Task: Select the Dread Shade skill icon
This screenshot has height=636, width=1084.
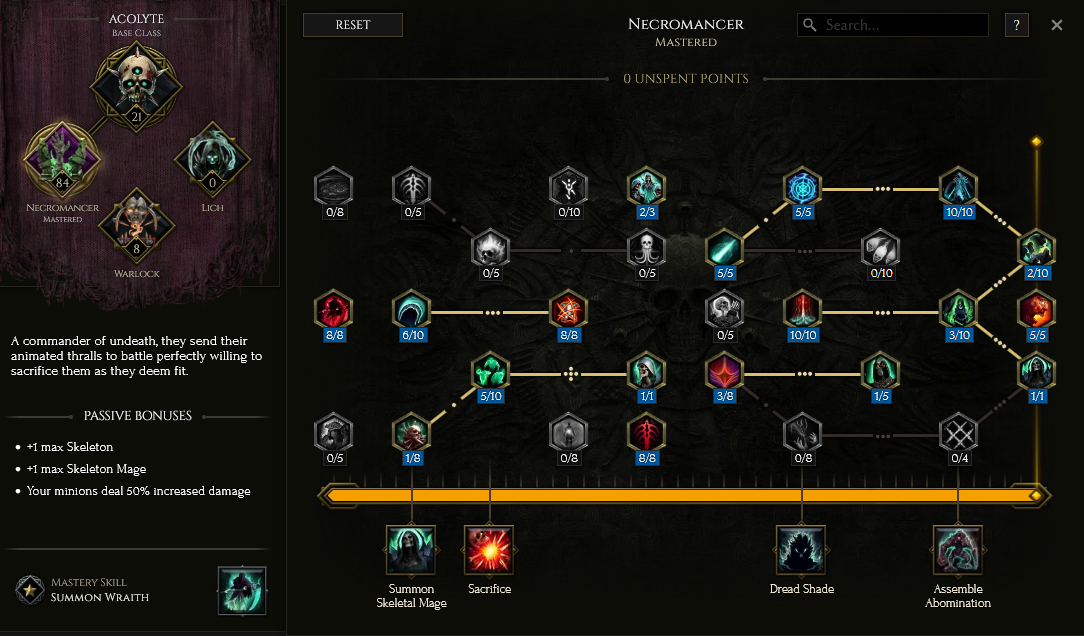Action: 801,550
